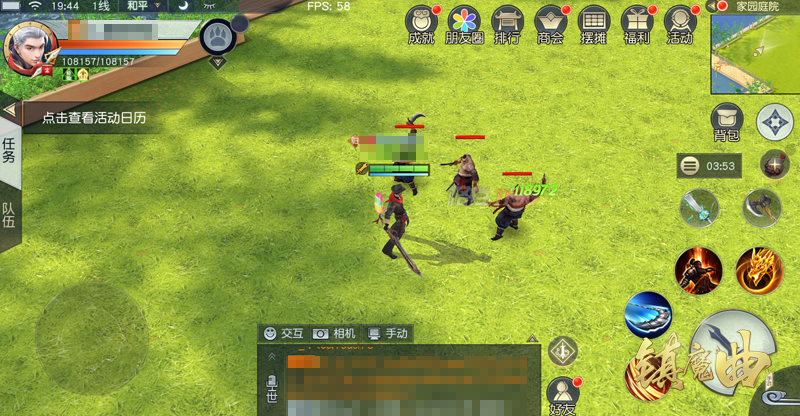Switch to the 任务 quest tab
This screenshot has width=800, height=416.
click(9, 151)
